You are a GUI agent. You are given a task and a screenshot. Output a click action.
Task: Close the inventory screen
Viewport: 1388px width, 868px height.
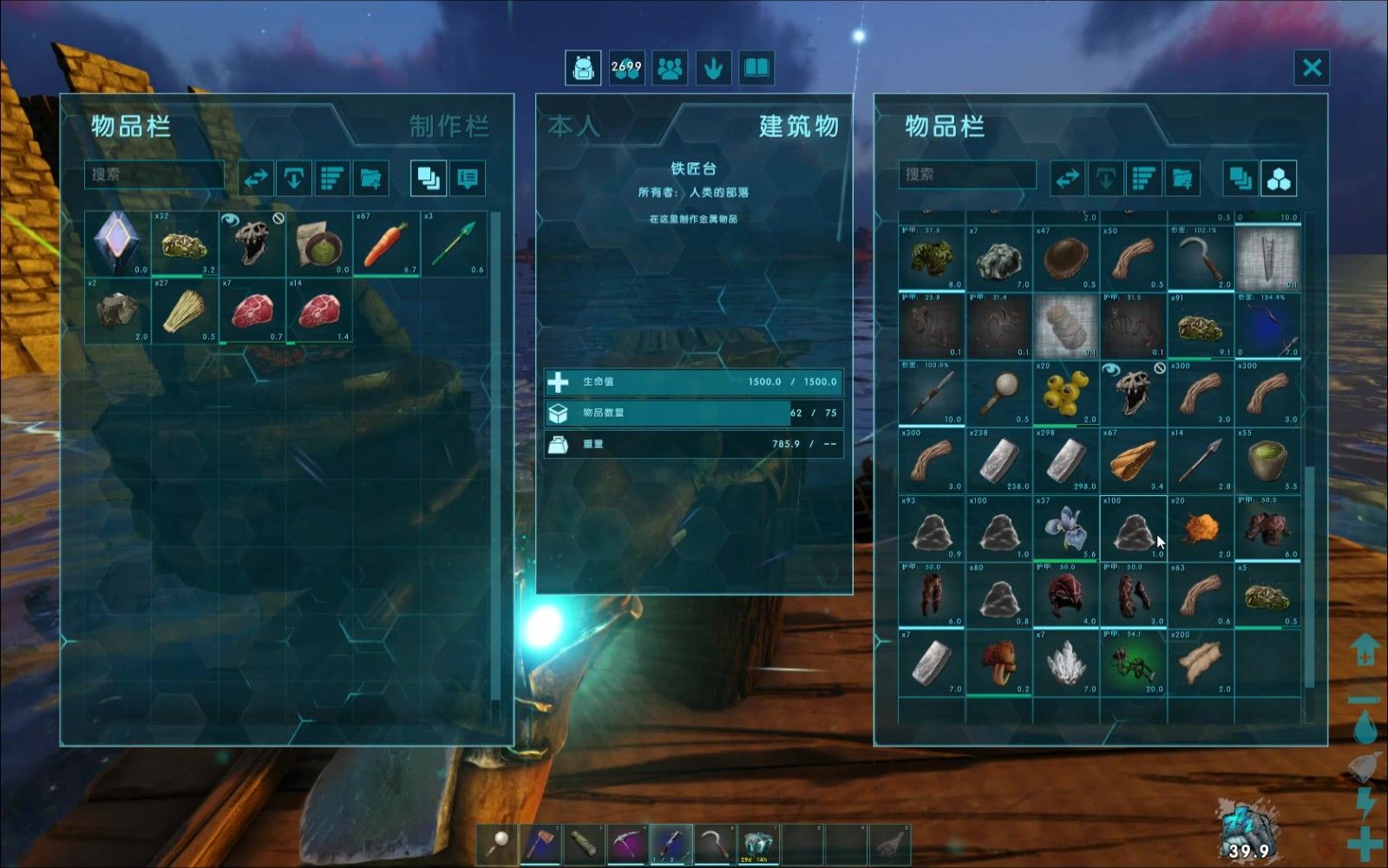tap(1312, 68)
